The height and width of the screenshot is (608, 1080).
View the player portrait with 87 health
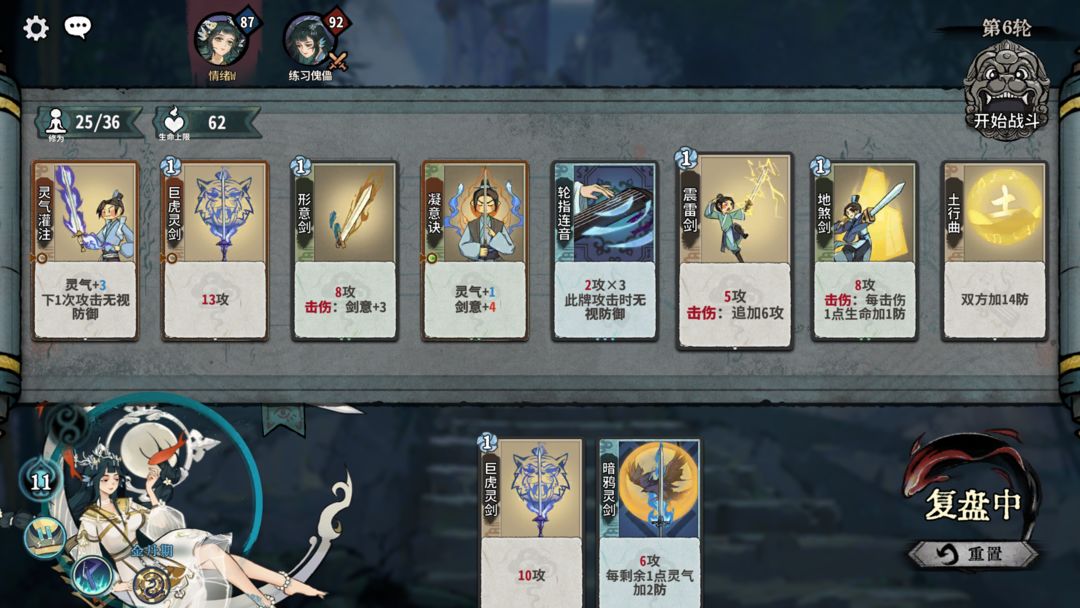[x=219, y=40]
